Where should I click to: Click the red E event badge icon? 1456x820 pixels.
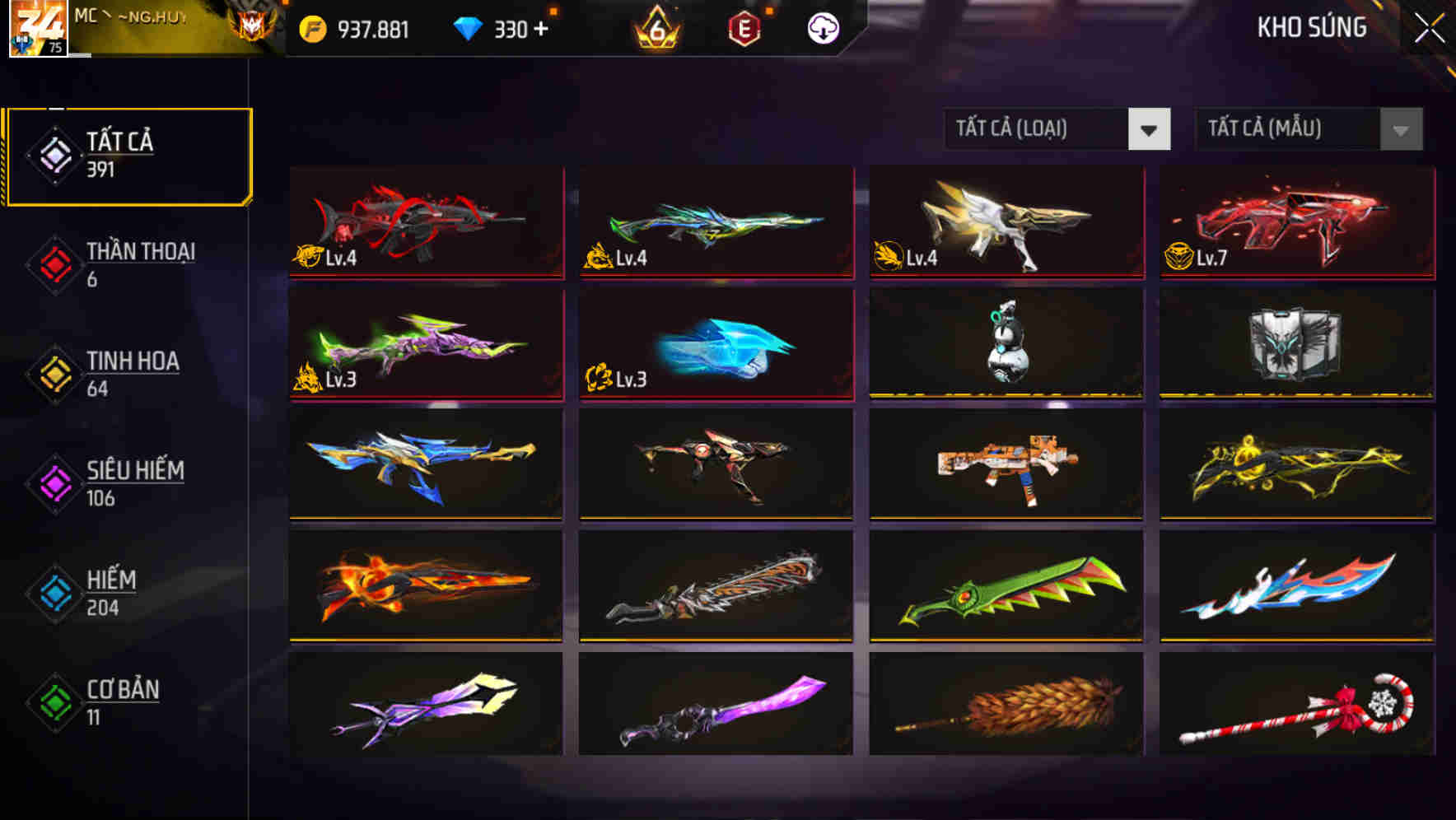tap(742, 28)
